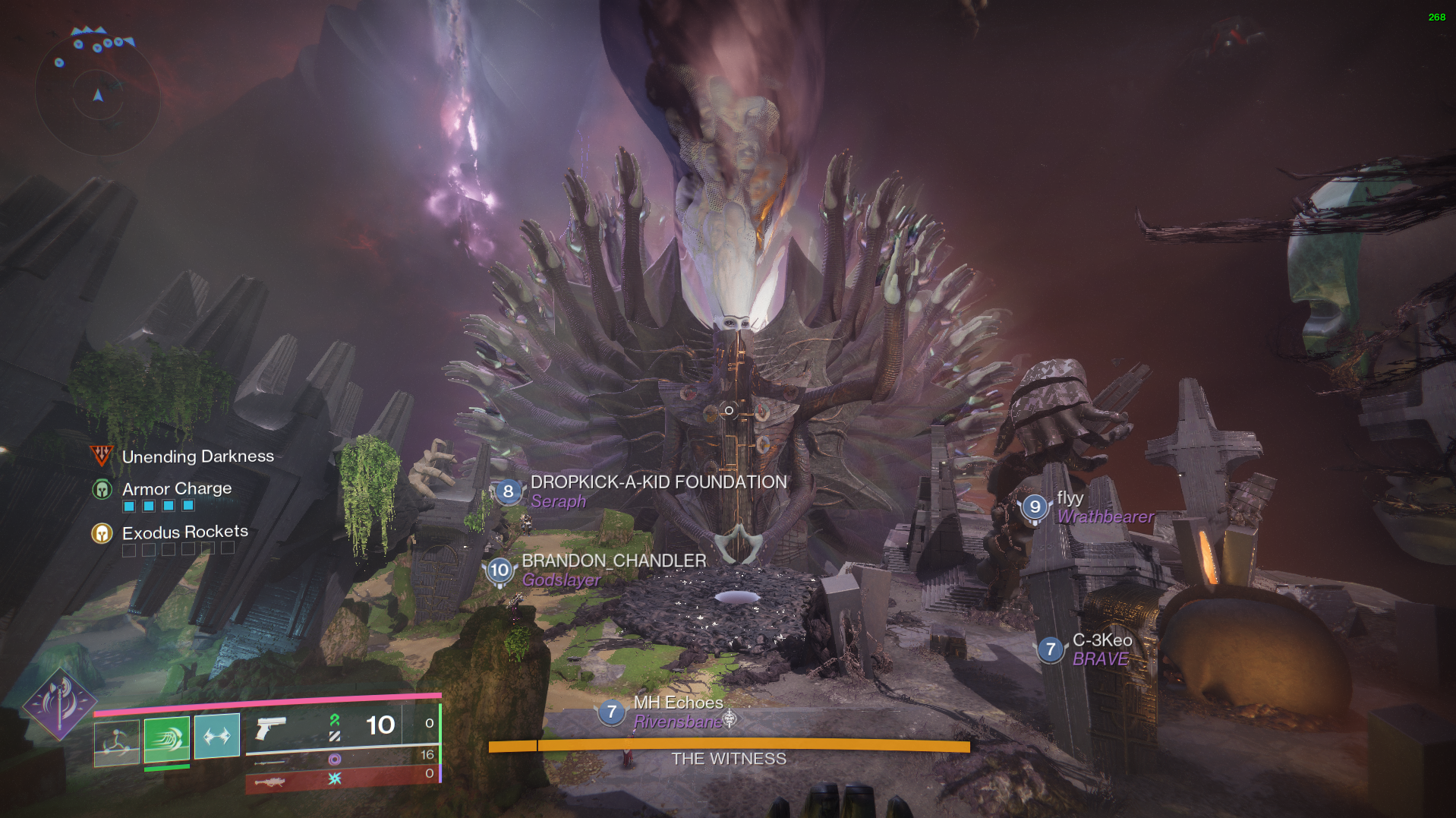Select the Super ability glaive icon

click(67, 703)
